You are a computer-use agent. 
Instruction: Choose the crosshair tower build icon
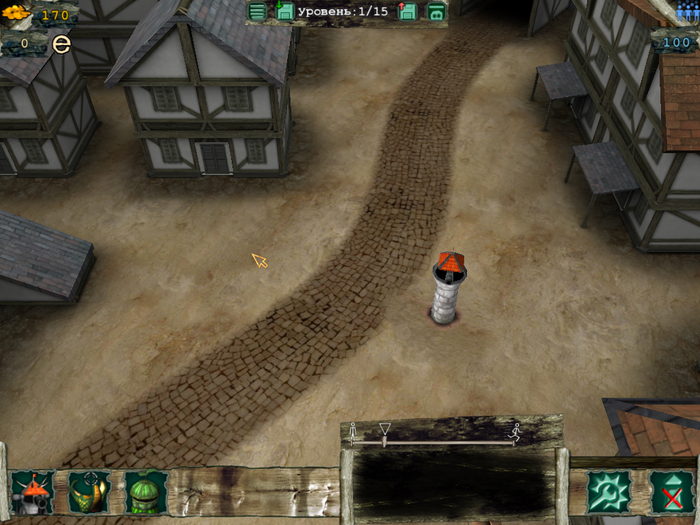[88, 492]
